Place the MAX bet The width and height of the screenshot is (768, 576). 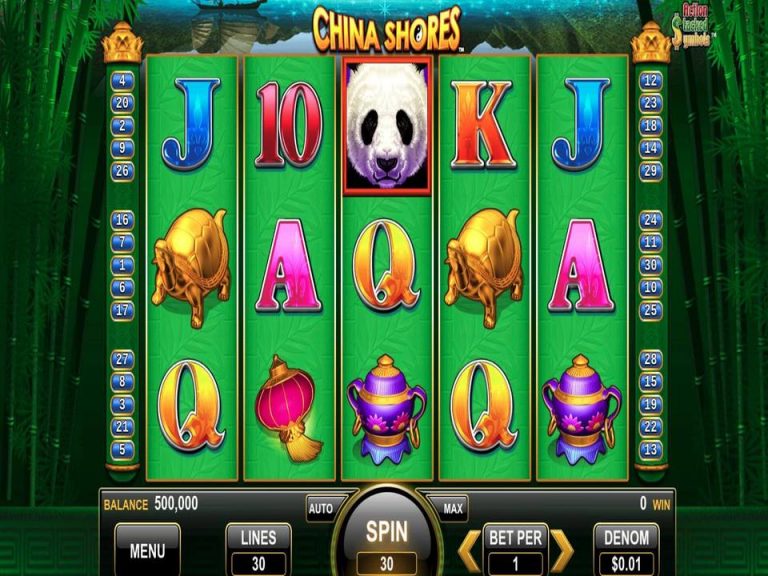[x=452, y=508]
